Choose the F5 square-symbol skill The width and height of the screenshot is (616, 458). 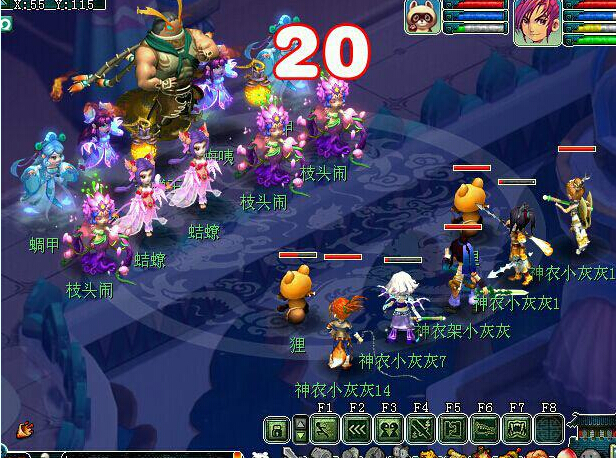point(453,430)
